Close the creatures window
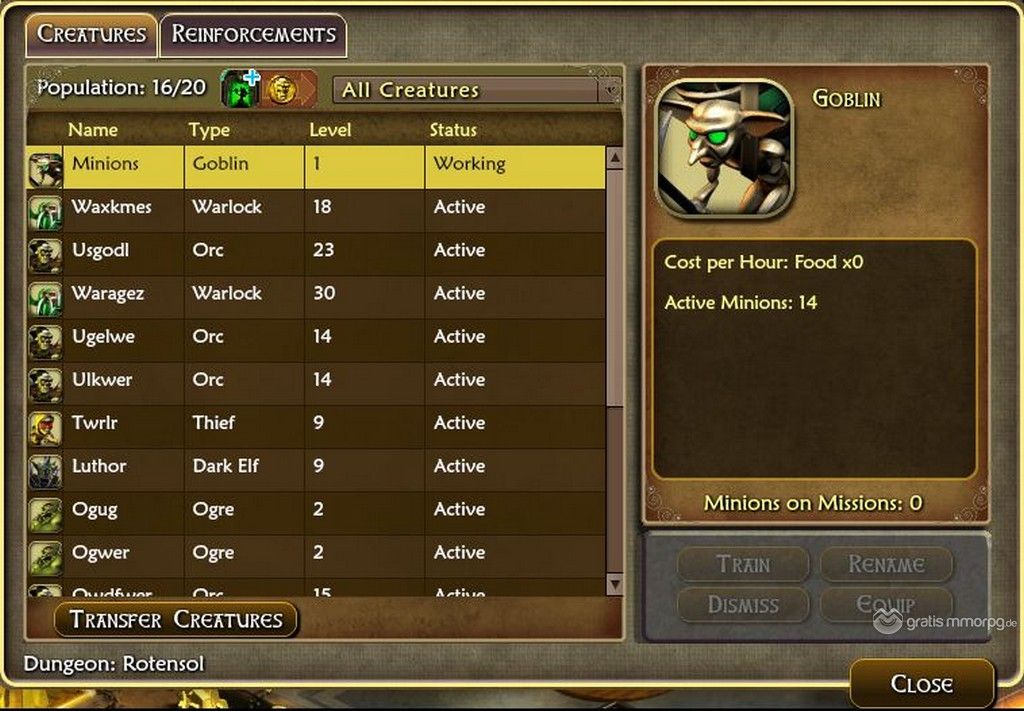The image size is (1024, 711). (x=921, y=684)
